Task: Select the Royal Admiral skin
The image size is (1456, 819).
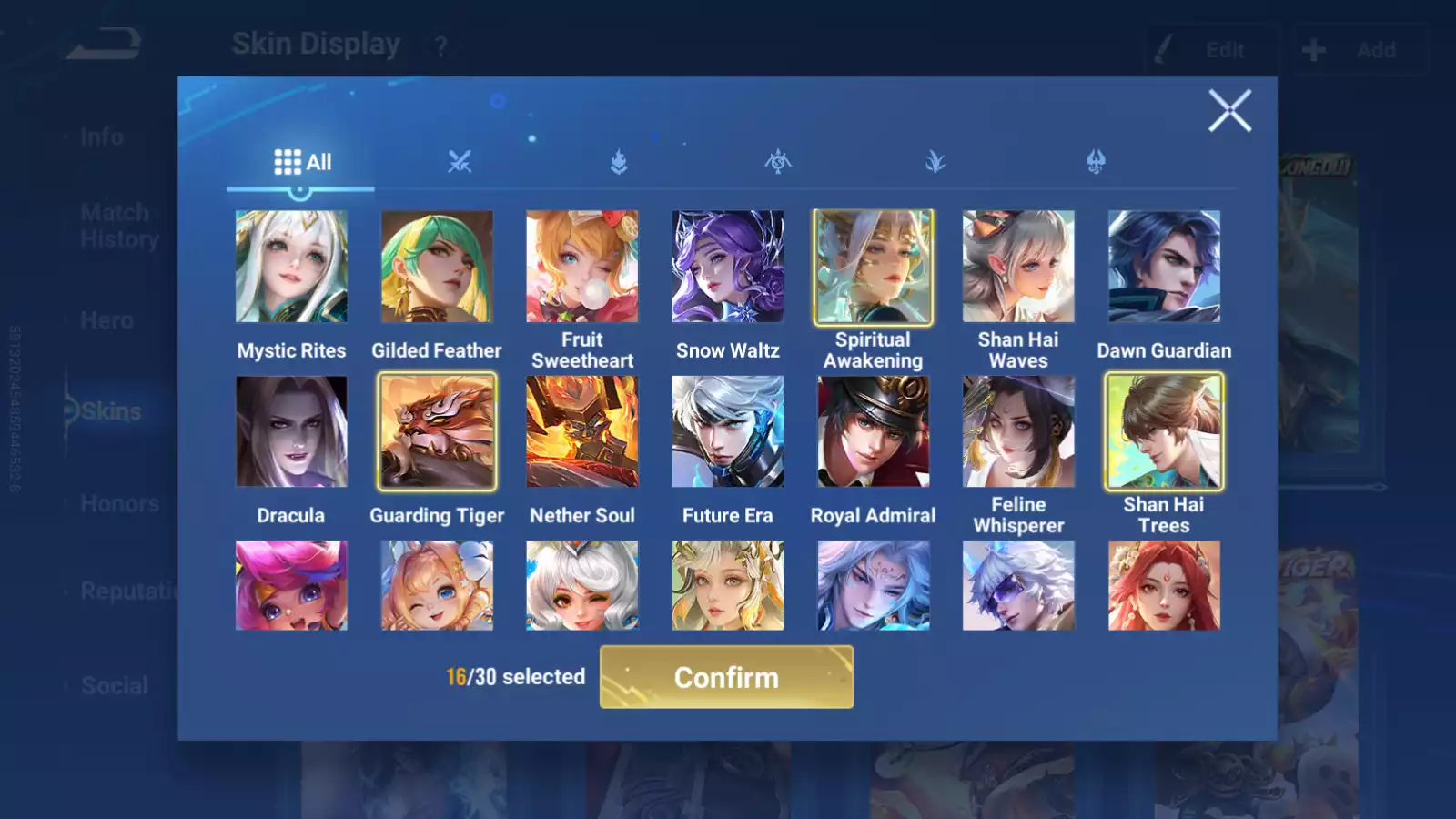Action: (873, 431)
